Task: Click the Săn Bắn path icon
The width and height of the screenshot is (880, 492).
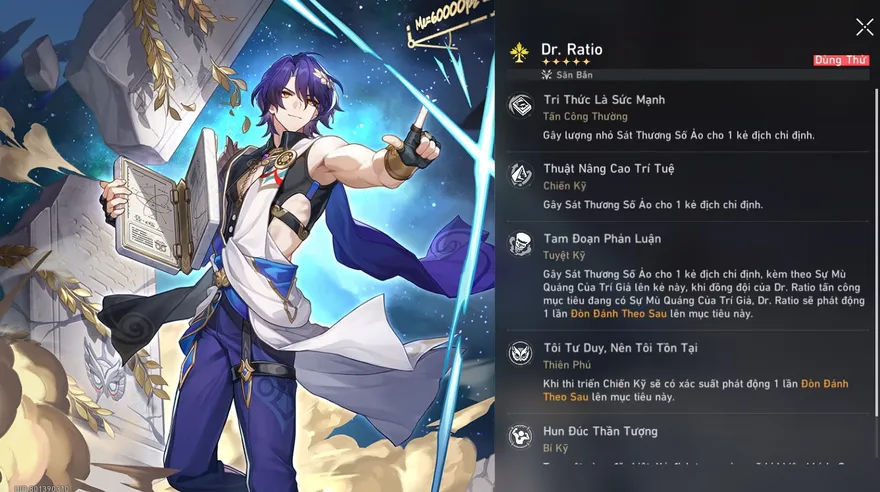Action: 547,75
